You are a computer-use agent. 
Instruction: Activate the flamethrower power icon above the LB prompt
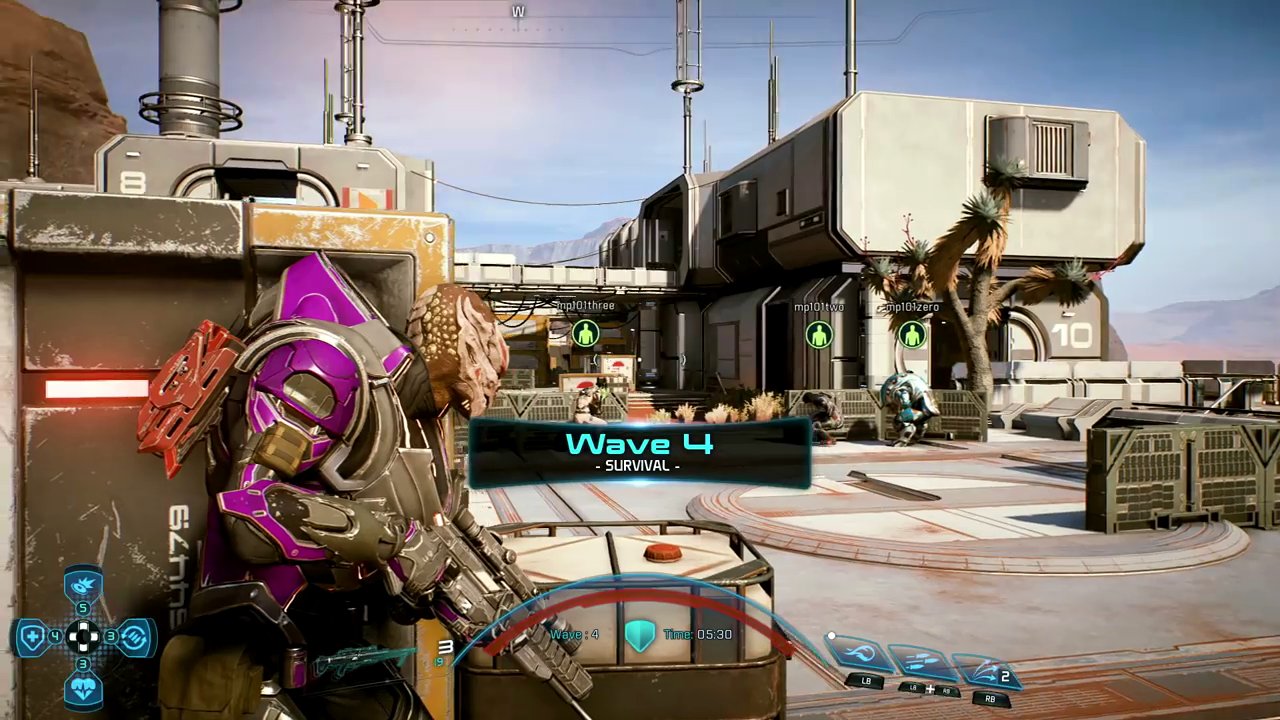[860, 653]
